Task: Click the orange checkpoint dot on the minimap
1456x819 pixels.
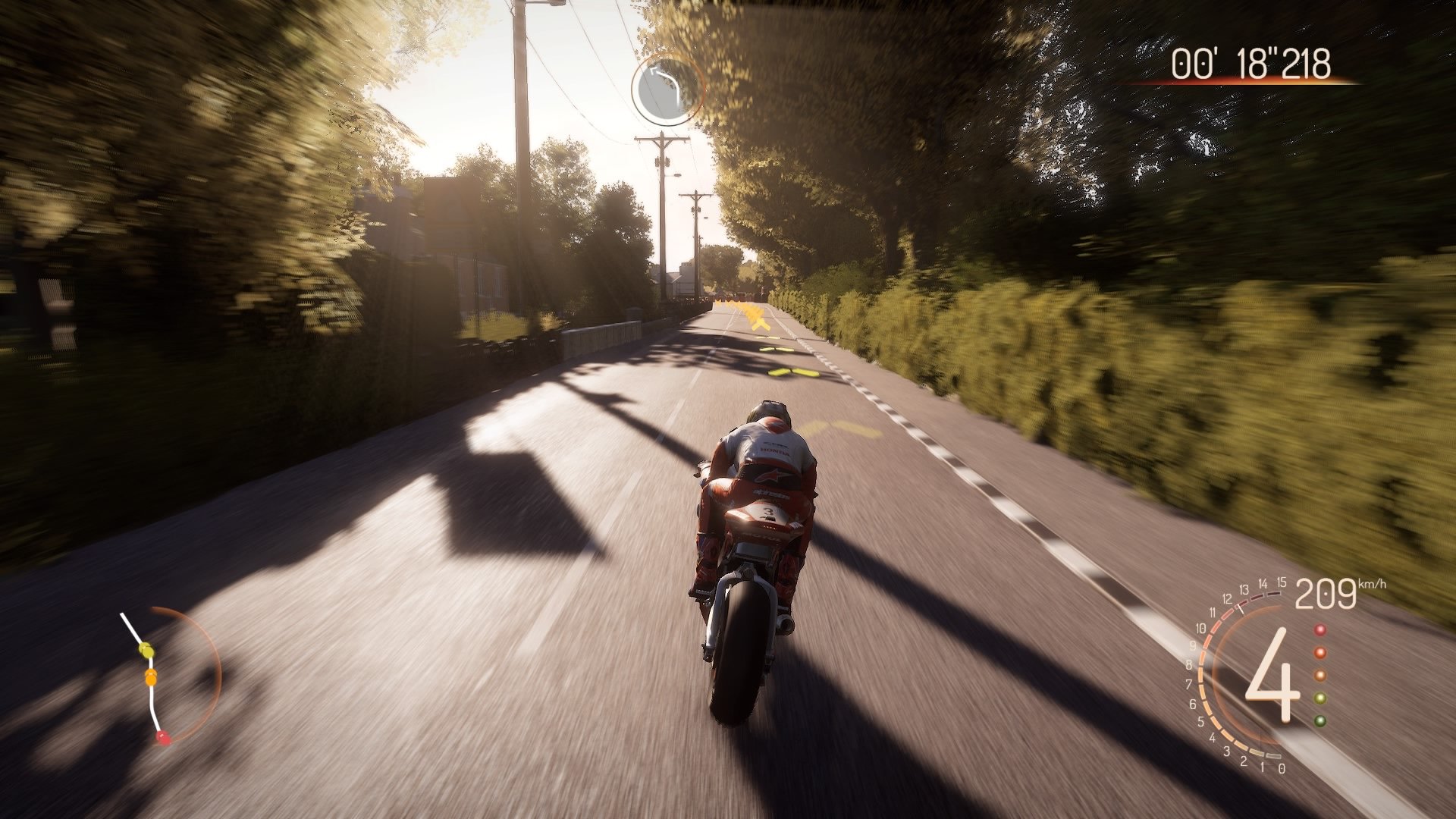Action: (x=150, y=679)
